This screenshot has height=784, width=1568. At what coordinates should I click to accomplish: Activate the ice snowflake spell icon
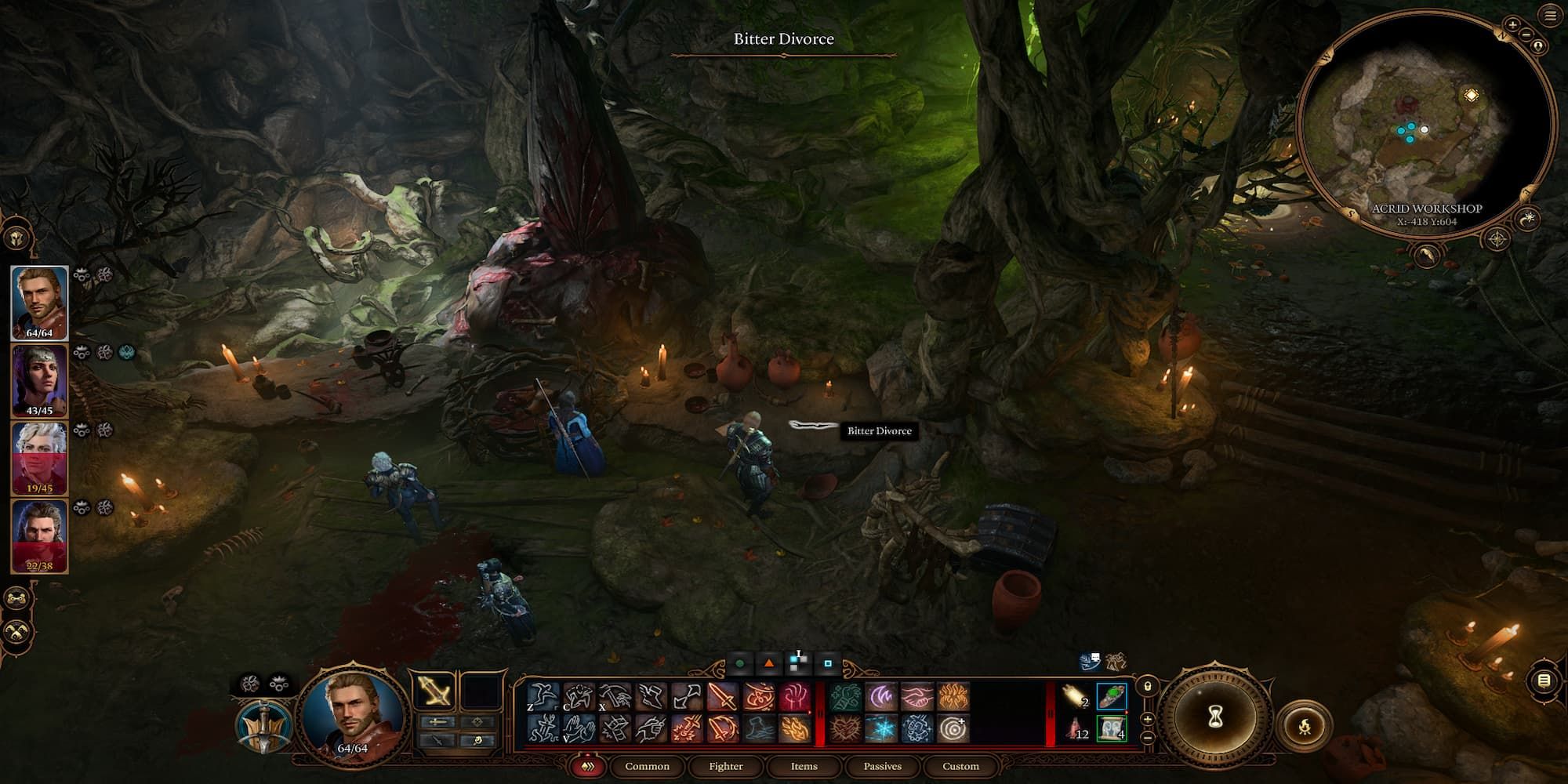pos(880,728)
